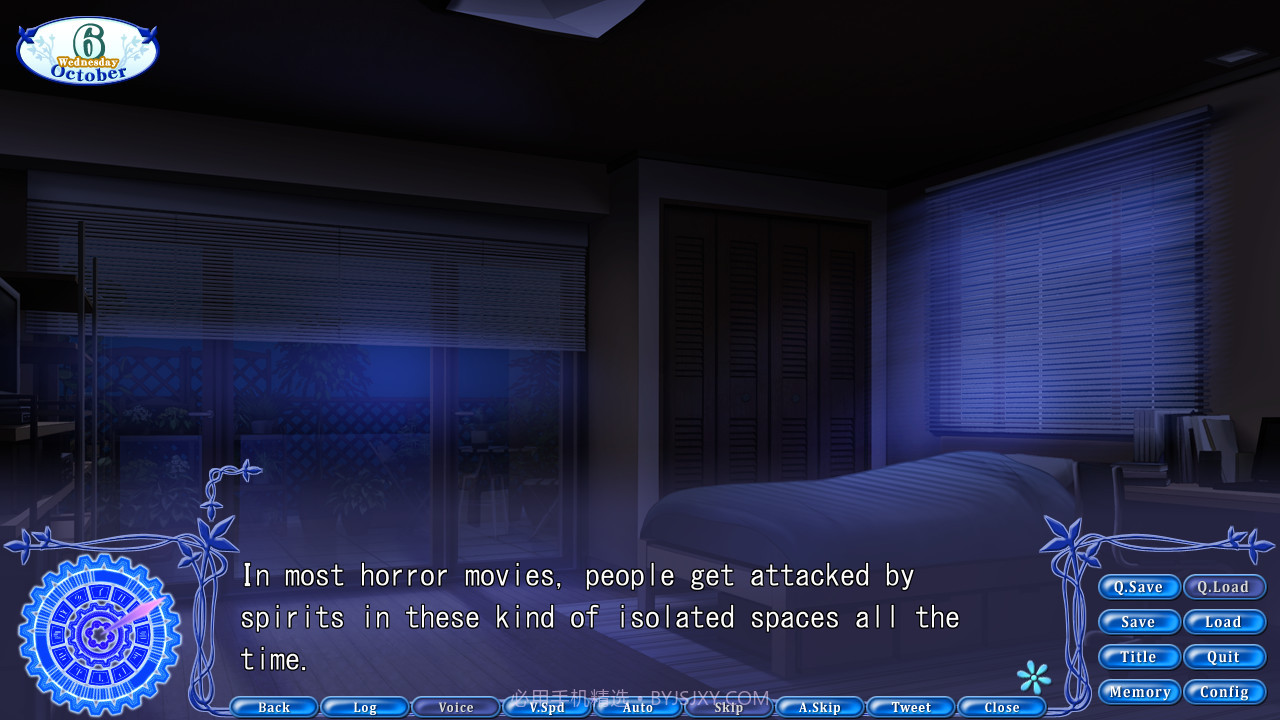Open the Save screen
This screenshot has width=1280, height=720.
click(x=1139, y=622)
